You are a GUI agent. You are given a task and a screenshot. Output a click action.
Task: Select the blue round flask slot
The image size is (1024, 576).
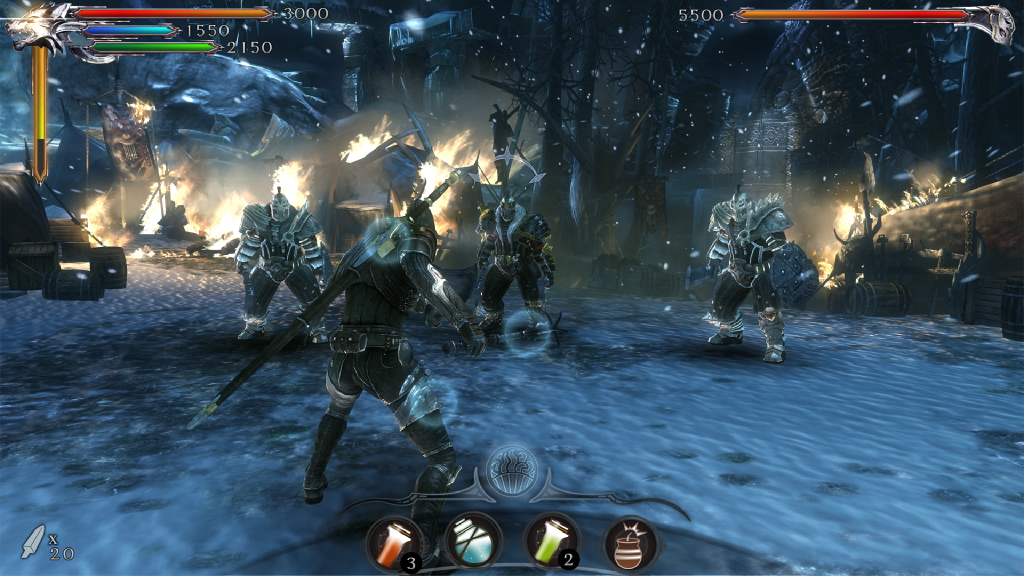[x=472, y=542]
